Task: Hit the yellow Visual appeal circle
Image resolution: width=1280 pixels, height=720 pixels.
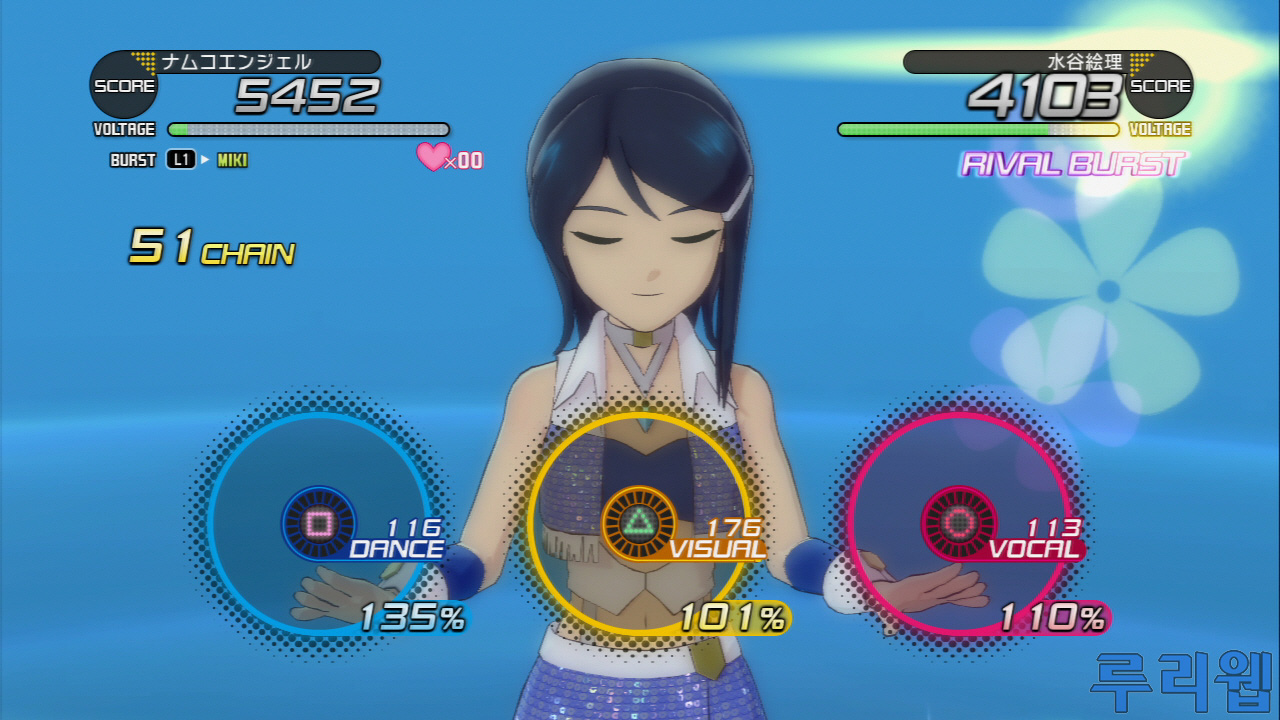Action: click(x=638, y=523)
